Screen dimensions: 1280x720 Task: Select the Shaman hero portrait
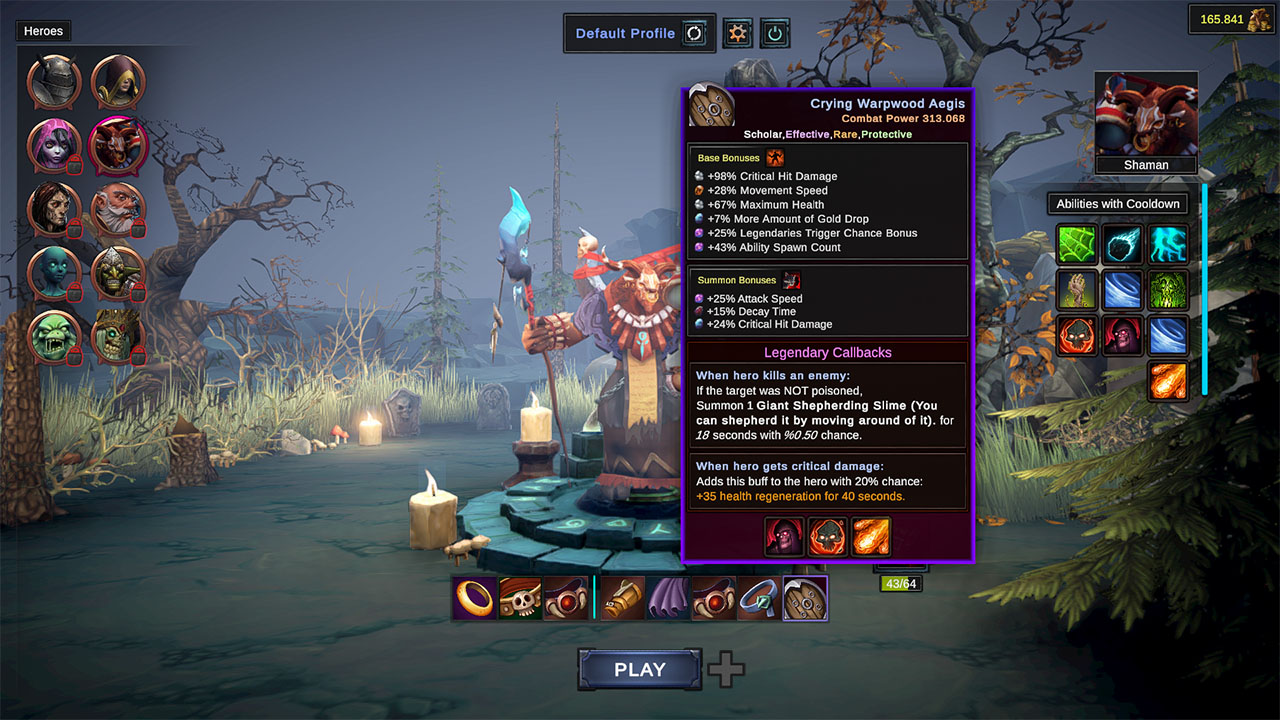1146,113
